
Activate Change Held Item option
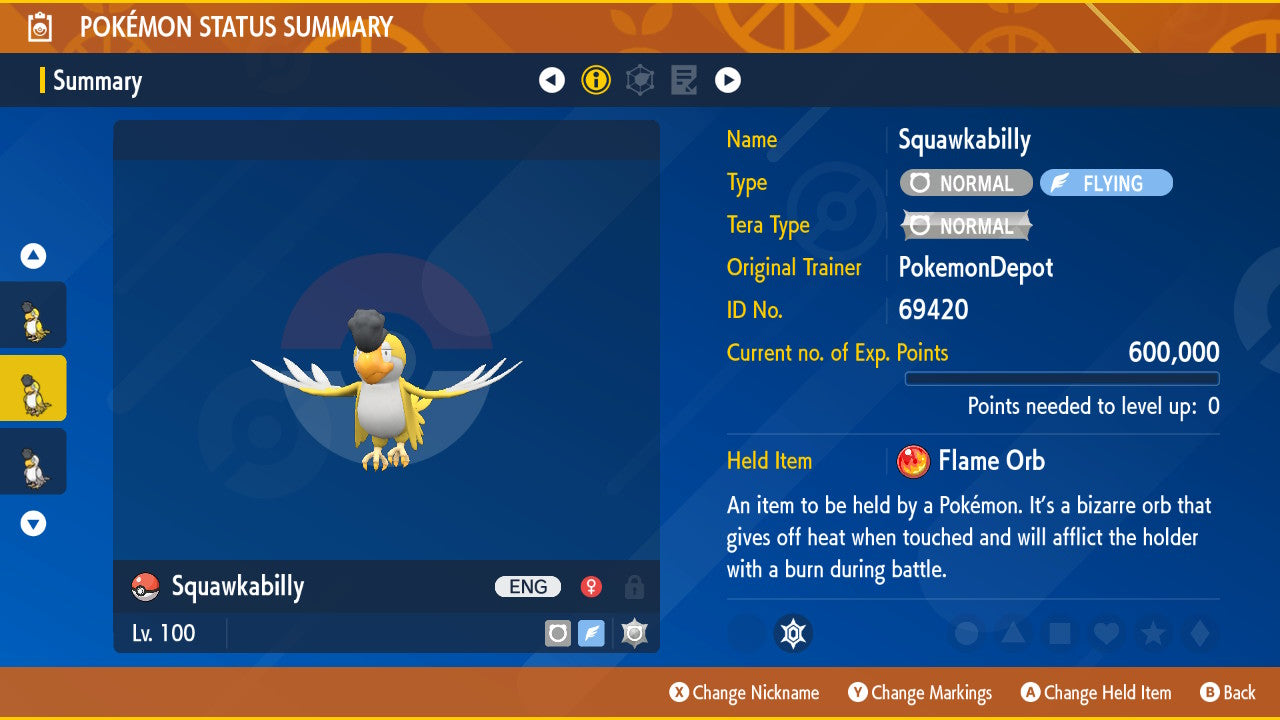point(1095,693)
